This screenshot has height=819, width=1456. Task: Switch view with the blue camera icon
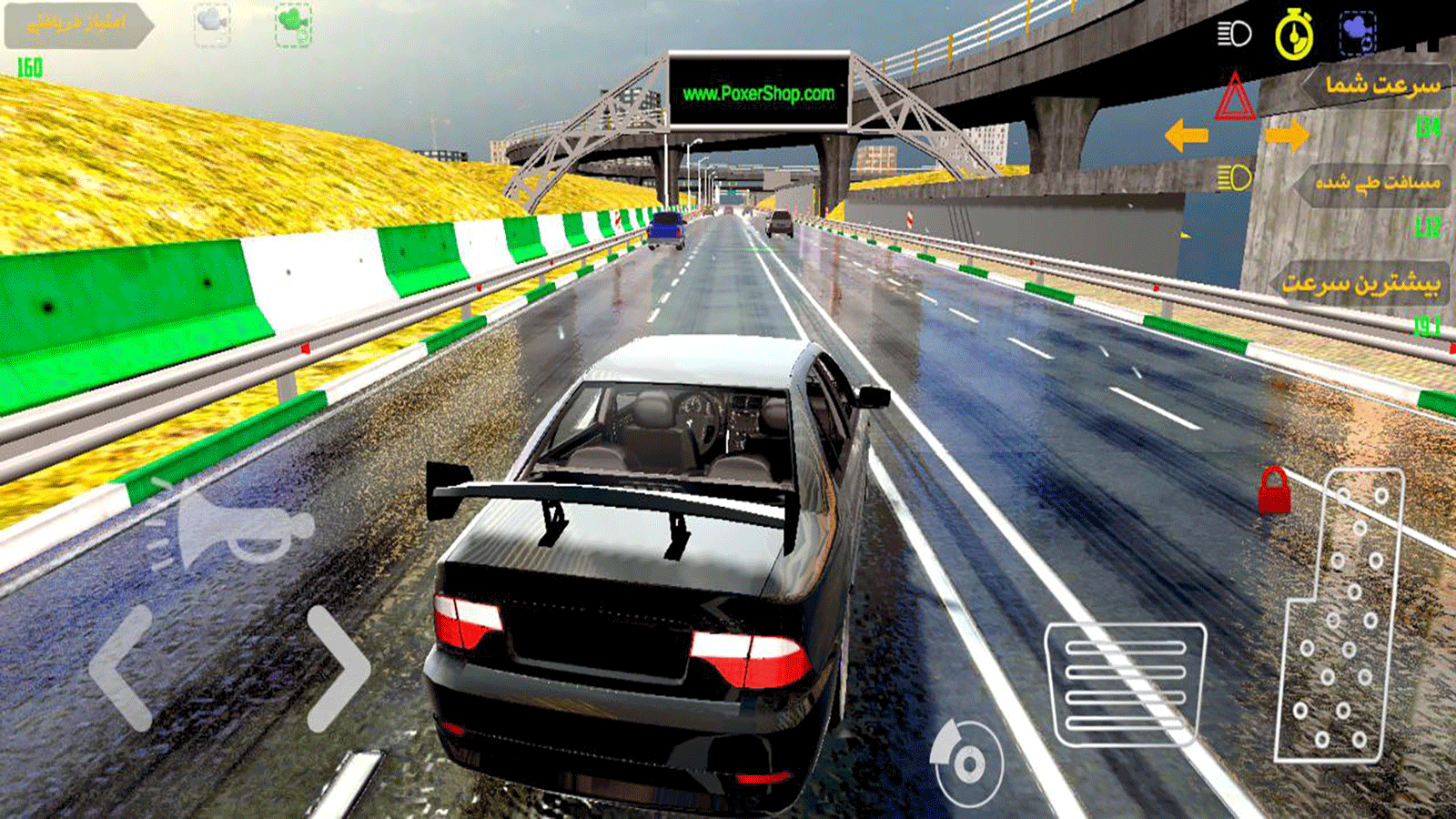pos(1357,33)
